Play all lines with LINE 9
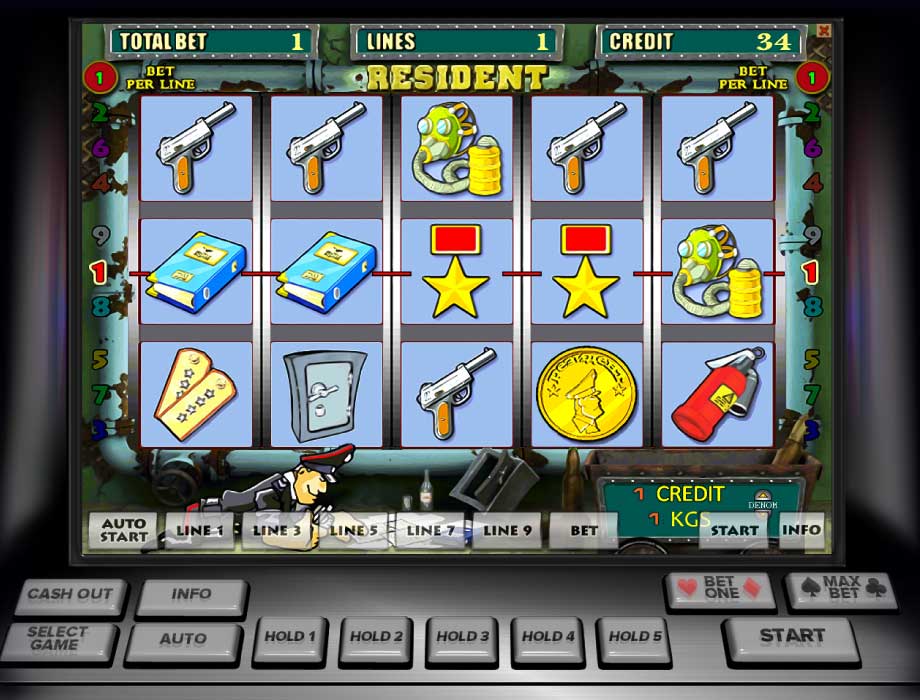Viewport: 920px width, 700px height. point(508,531)
